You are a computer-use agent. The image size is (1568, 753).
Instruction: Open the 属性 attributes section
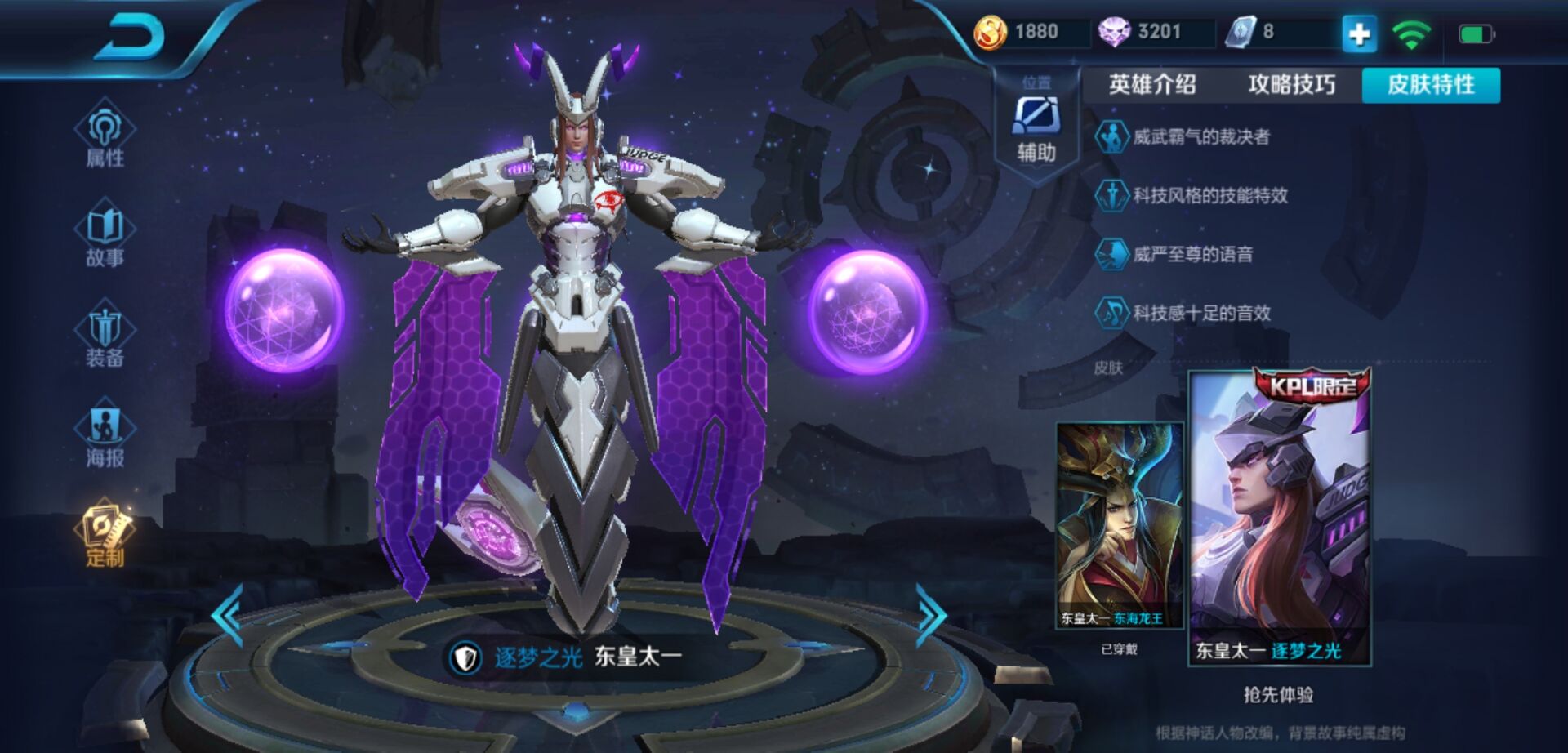(105, 133)
